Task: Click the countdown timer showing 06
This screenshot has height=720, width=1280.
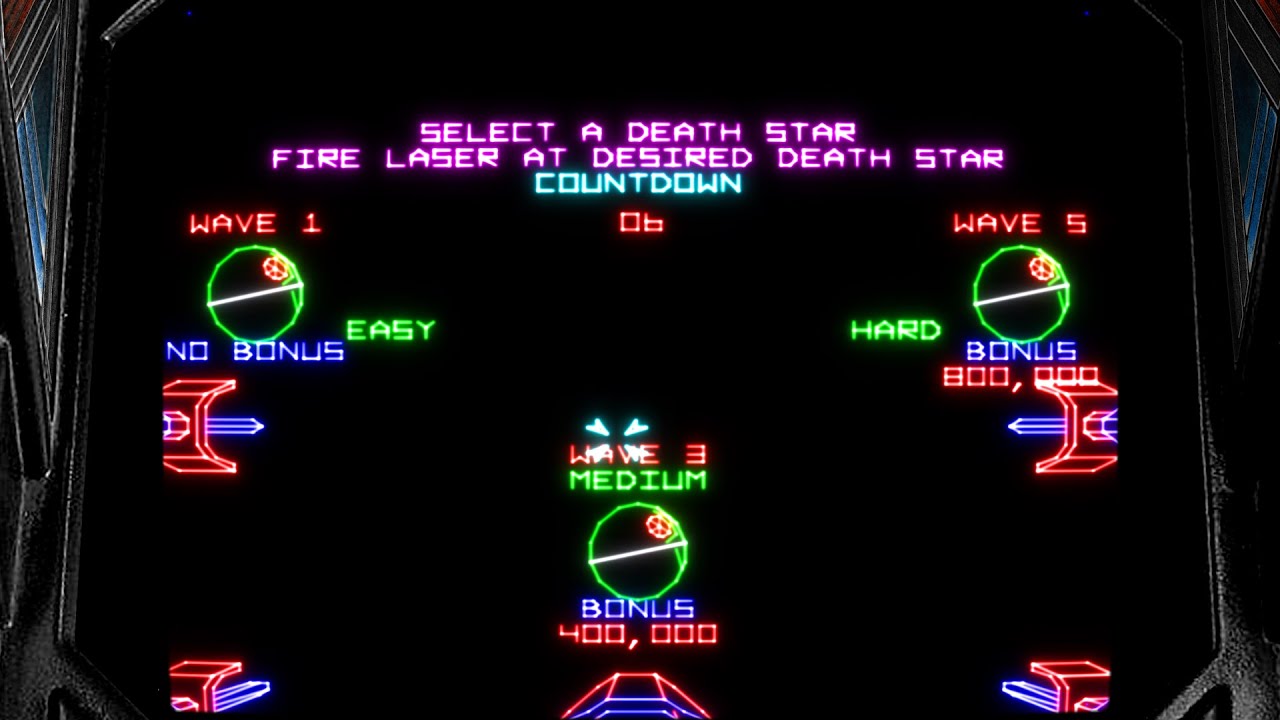Action: (643, 223)
